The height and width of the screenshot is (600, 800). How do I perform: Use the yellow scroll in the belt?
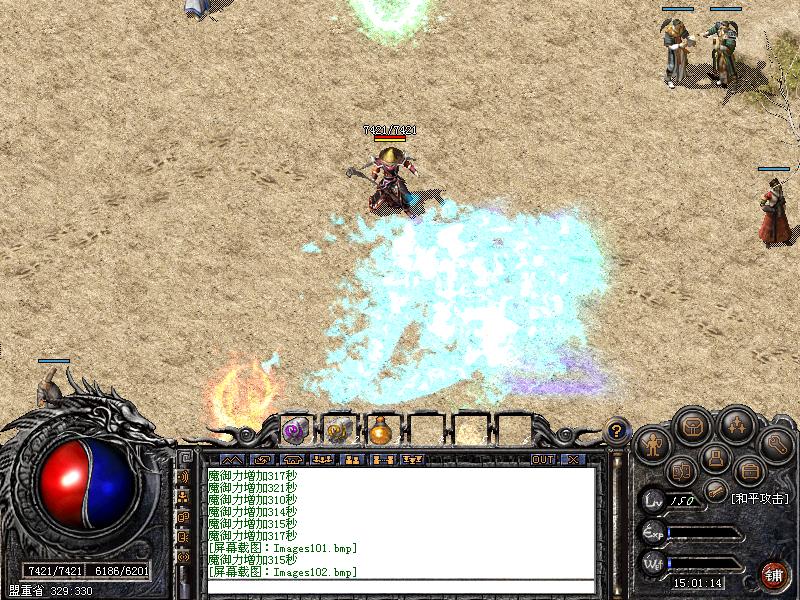[337, 431]
